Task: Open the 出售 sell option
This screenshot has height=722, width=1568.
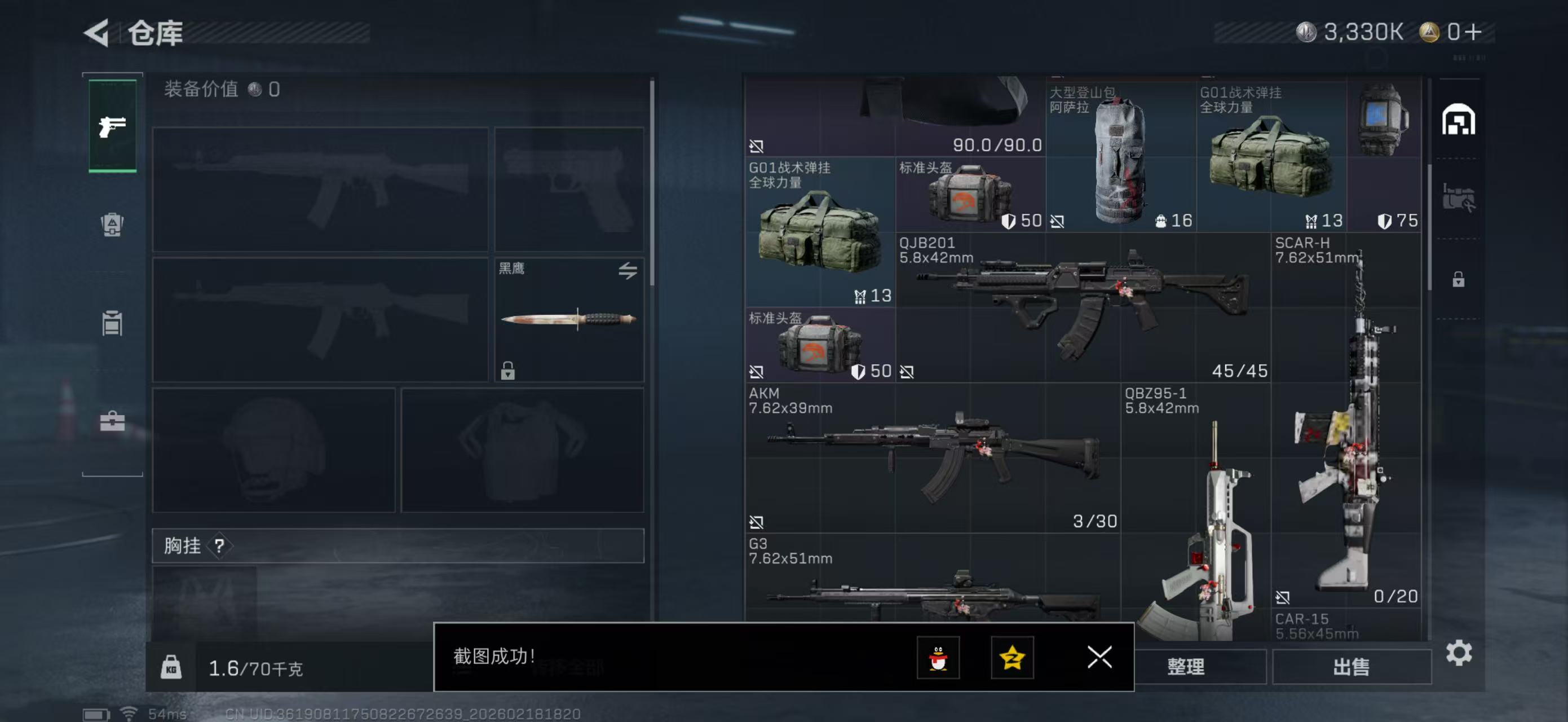Action: (1351, 667)
